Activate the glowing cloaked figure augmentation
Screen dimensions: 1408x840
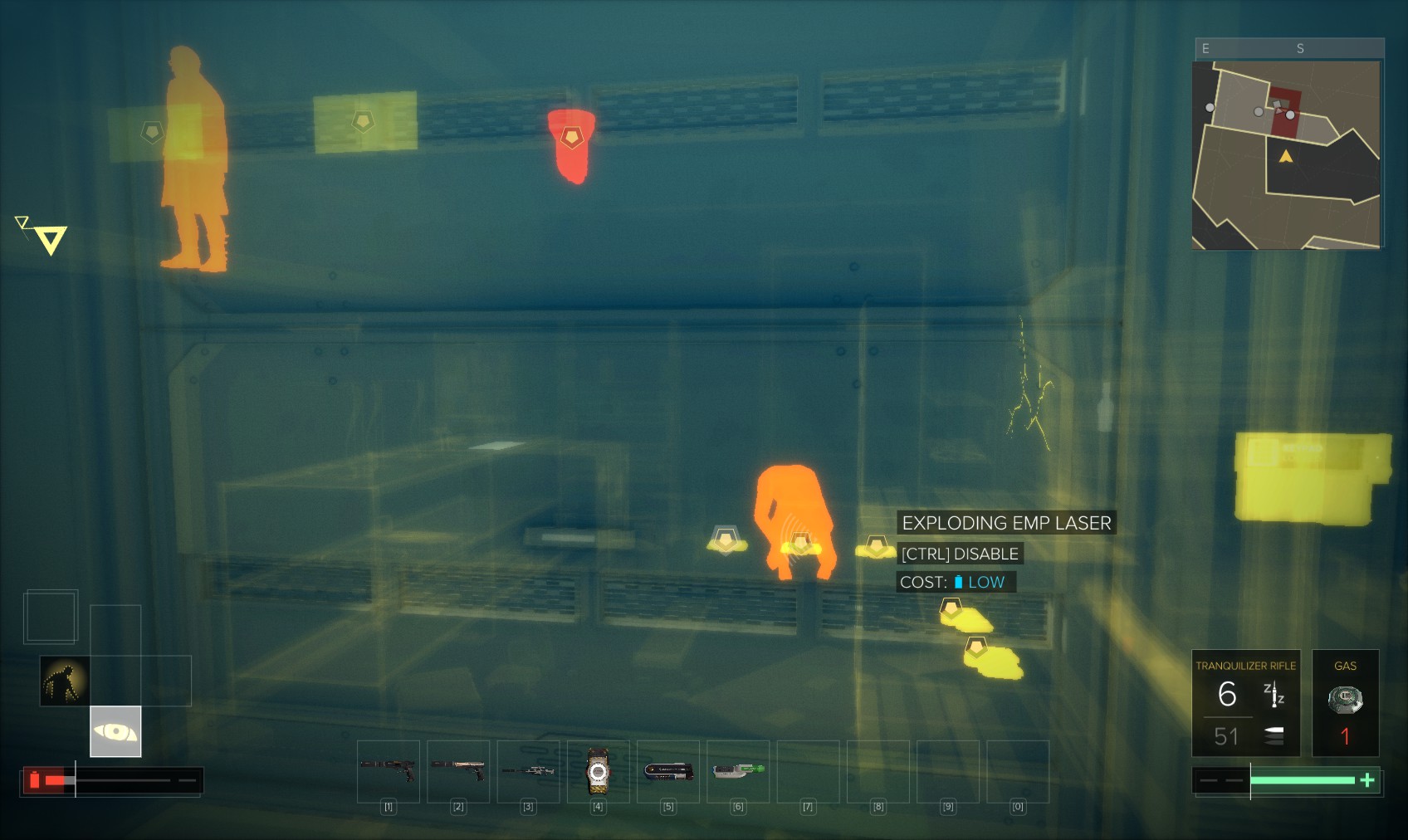[x=65, y=681]
